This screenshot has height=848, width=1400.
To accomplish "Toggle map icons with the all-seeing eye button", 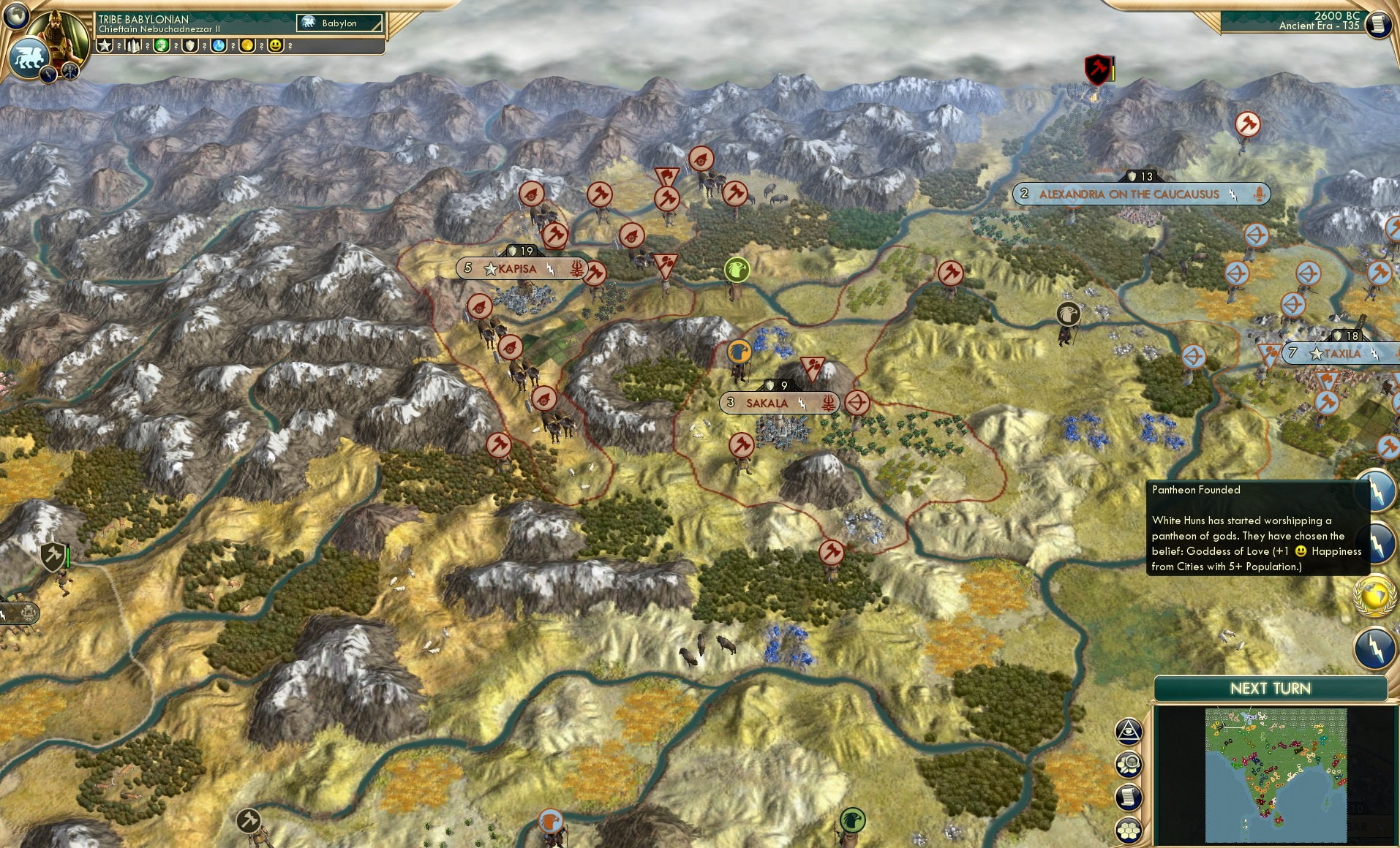I will coord(1128,732).
